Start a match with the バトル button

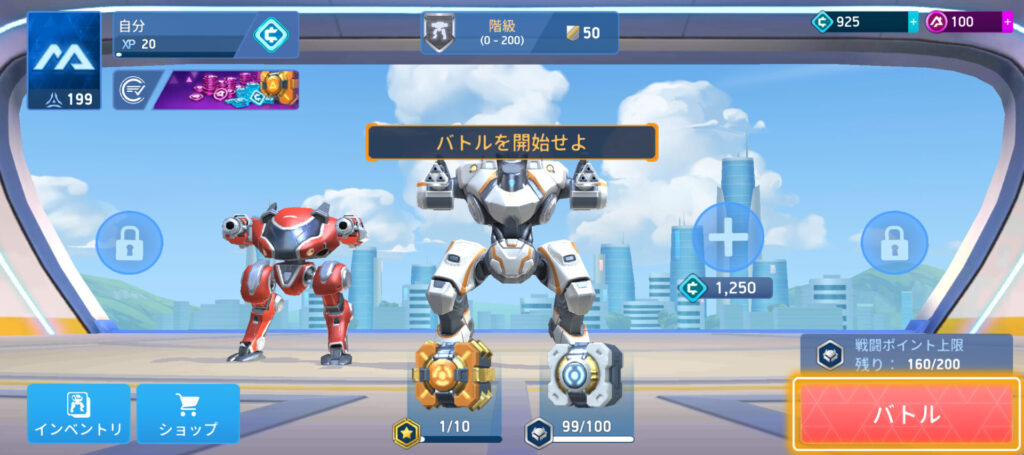pos(907,413)
